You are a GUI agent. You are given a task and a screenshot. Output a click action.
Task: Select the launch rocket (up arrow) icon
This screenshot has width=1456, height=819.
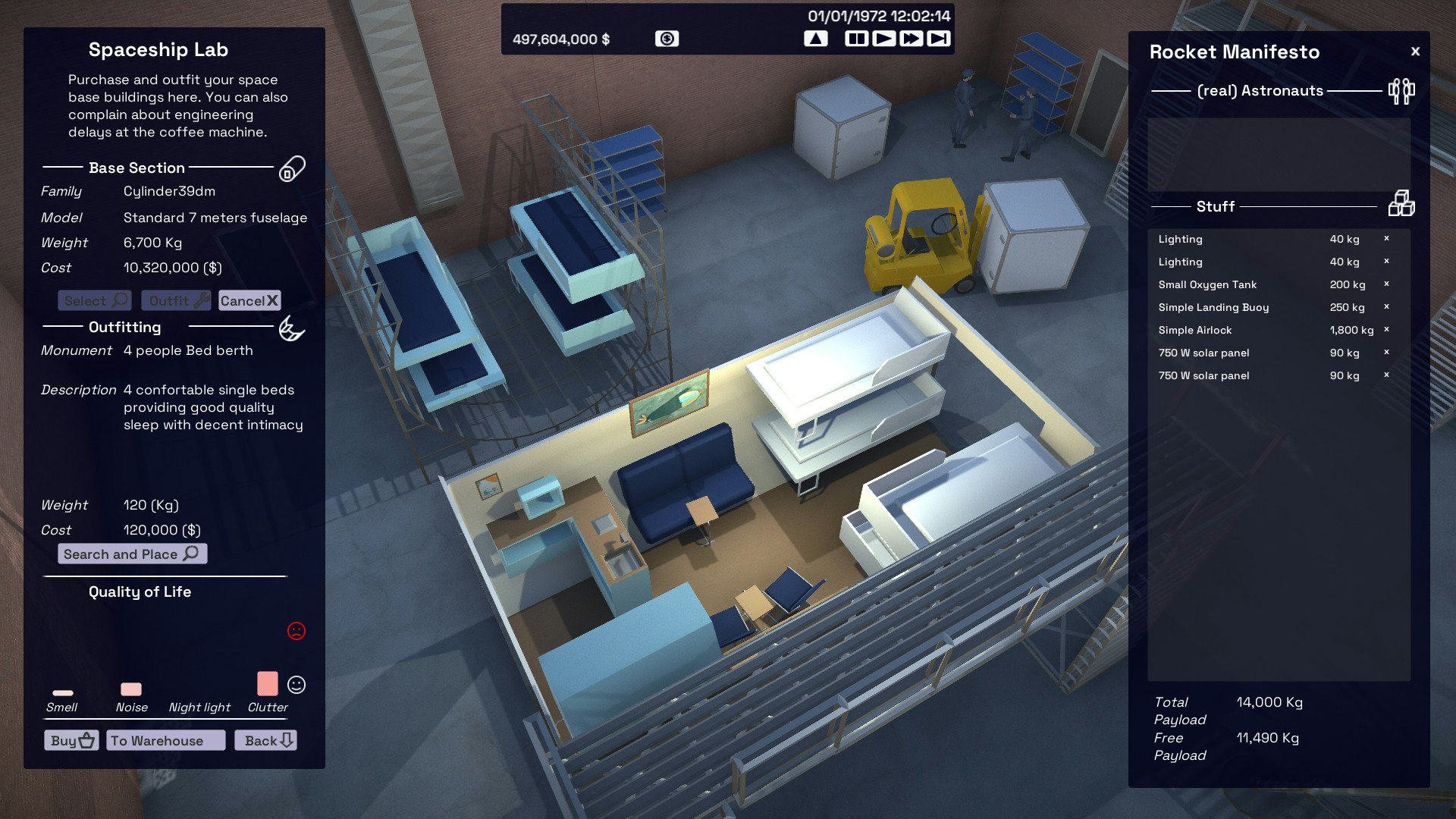pyautogui.click(x=816, y=37)
